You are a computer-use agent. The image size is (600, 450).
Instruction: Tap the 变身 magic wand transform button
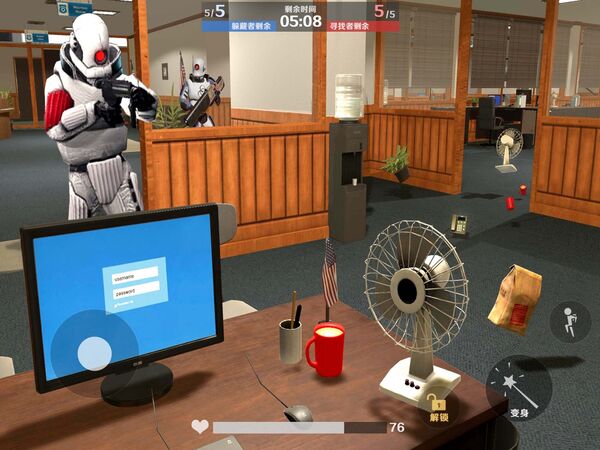tap(519, 388)
